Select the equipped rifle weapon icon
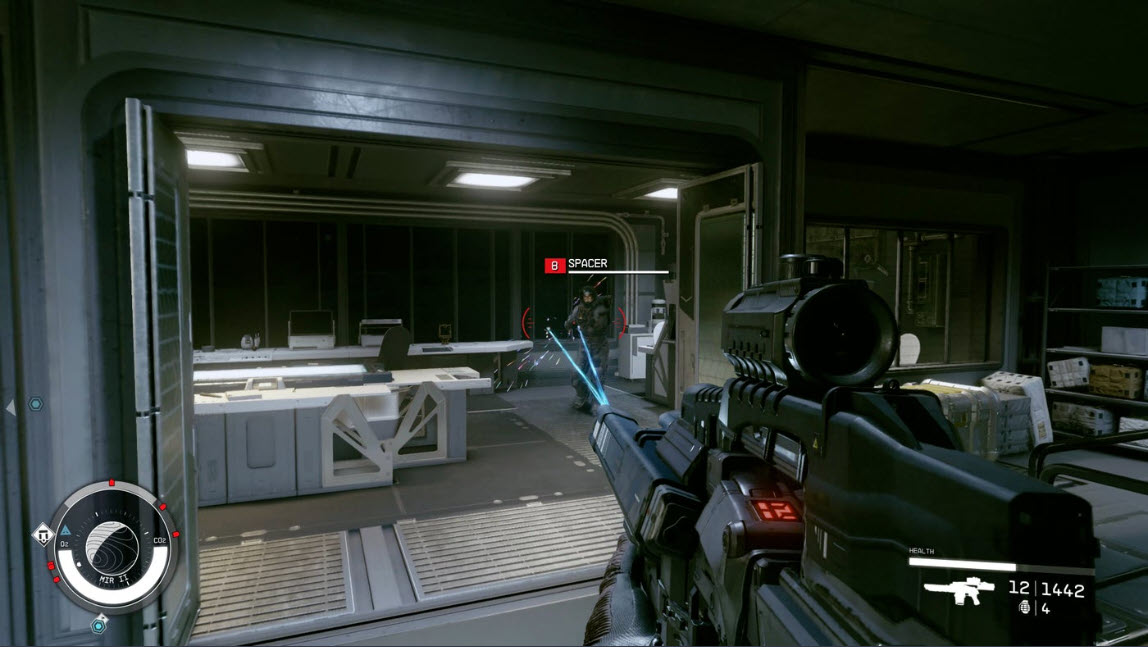This screenshot has height=647, width=1148. pos(958,591)
